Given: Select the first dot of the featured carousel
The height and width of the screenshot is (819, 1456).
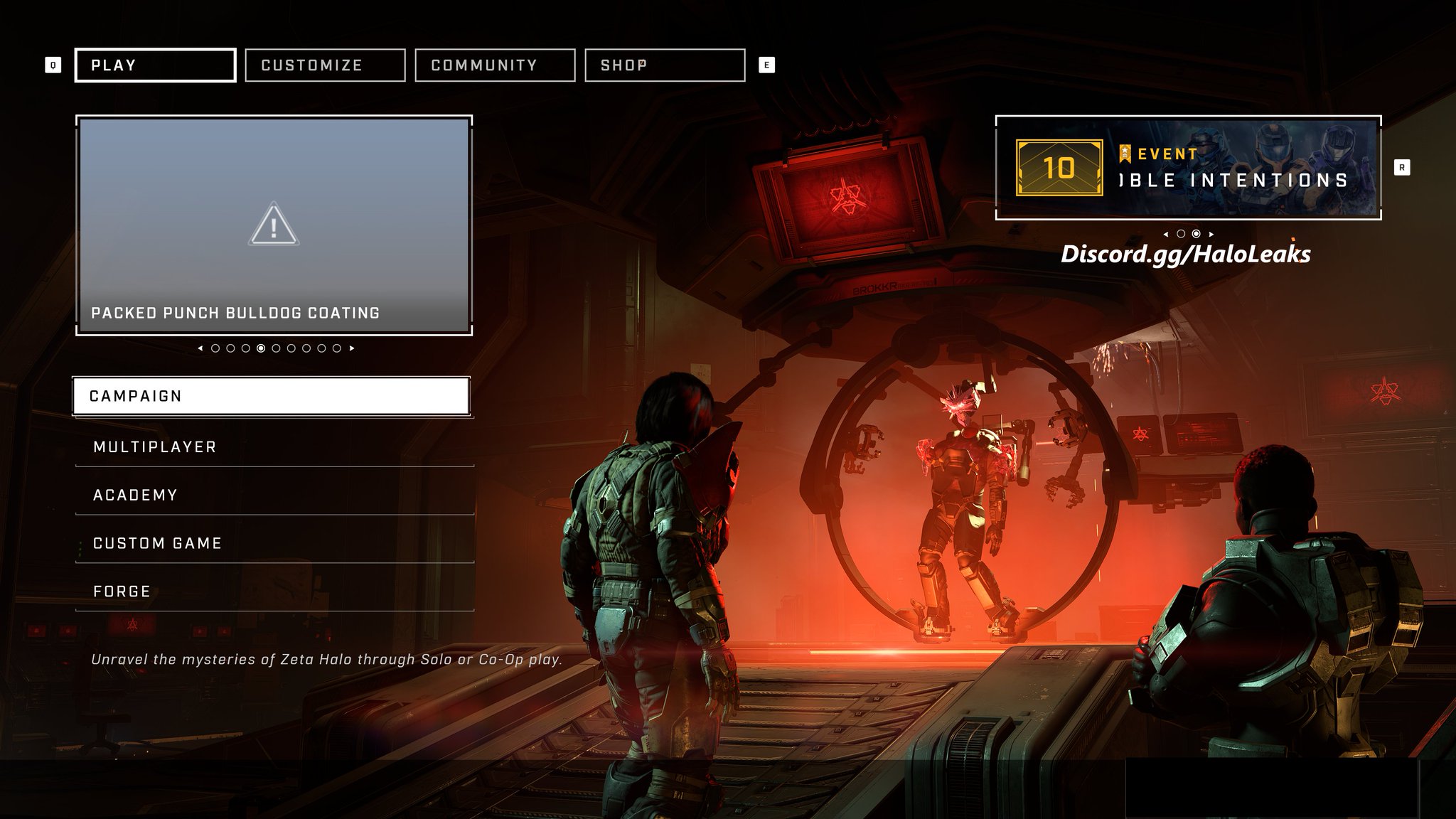Looking at the screenshot, I should point(215,348).
